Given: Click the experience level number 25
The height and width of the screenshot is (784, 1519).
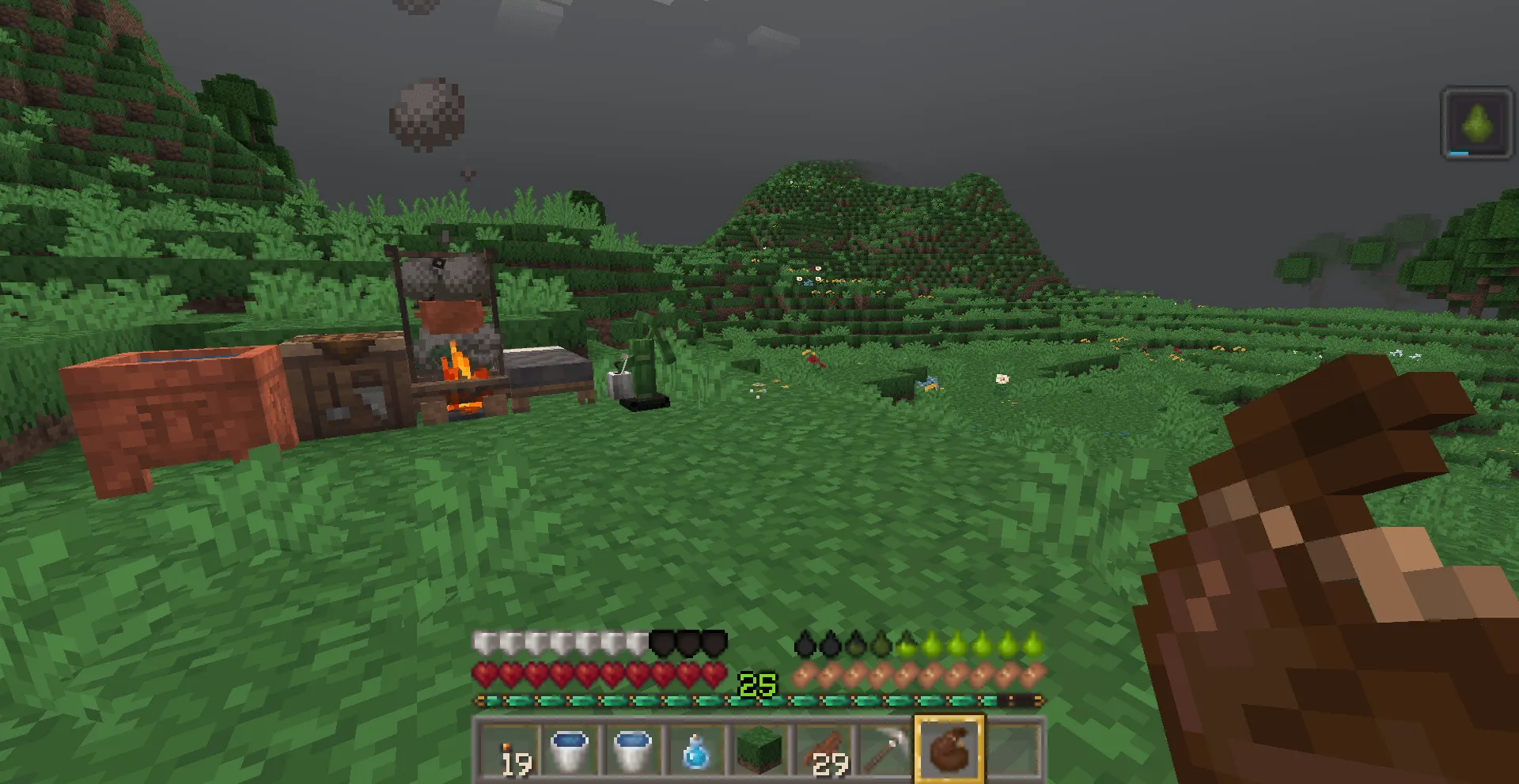Looking at the screenshot, I should tap(757, 683).
